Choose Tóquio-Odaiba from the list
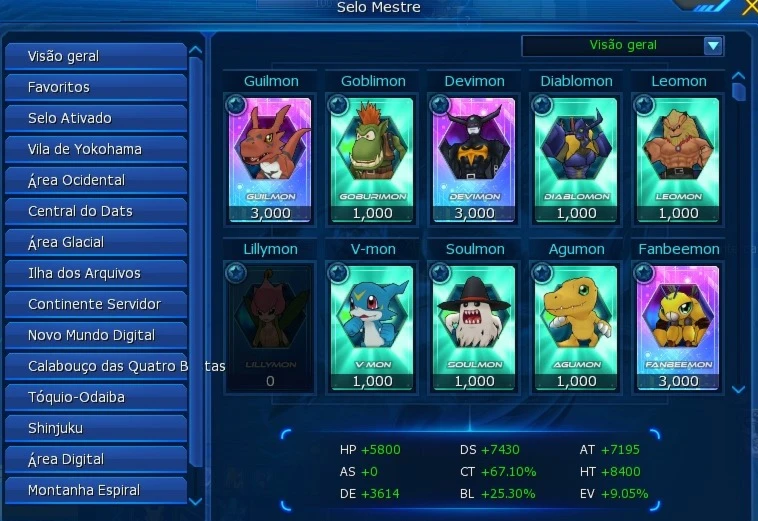758x521 pixels. tap(95, 397)
